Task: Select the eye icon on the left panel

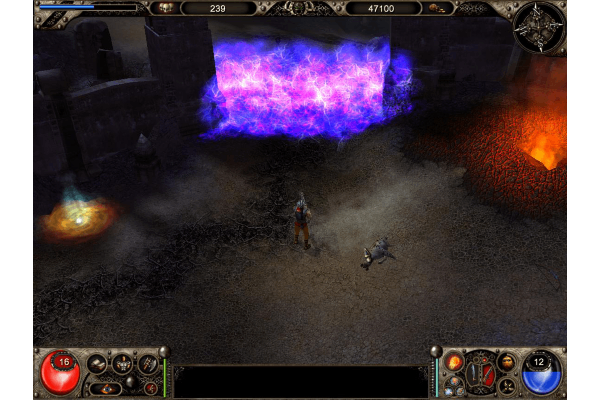Action: (107, 389)
